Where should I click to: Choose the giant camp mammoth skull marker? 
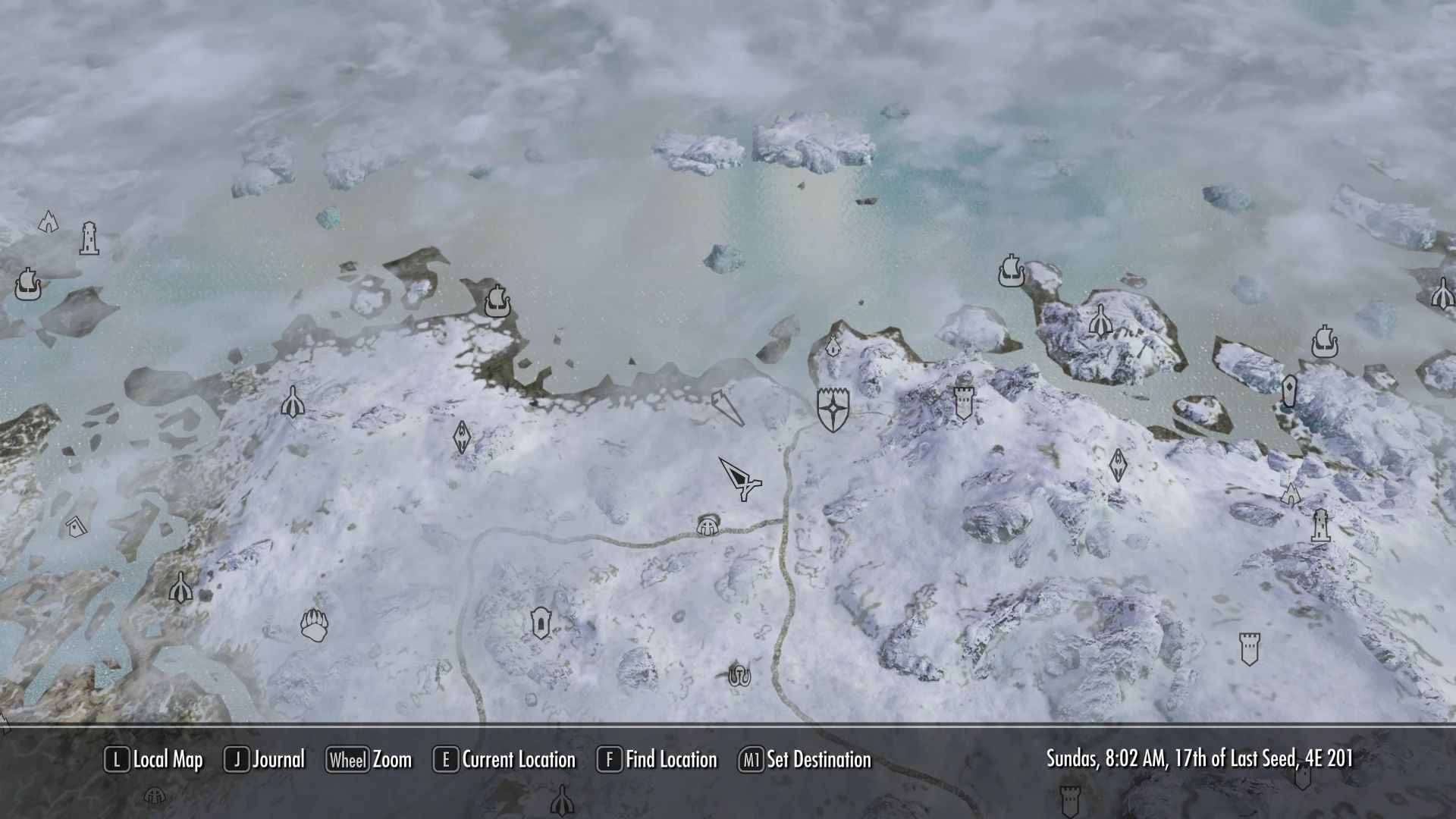pos(739,674)
